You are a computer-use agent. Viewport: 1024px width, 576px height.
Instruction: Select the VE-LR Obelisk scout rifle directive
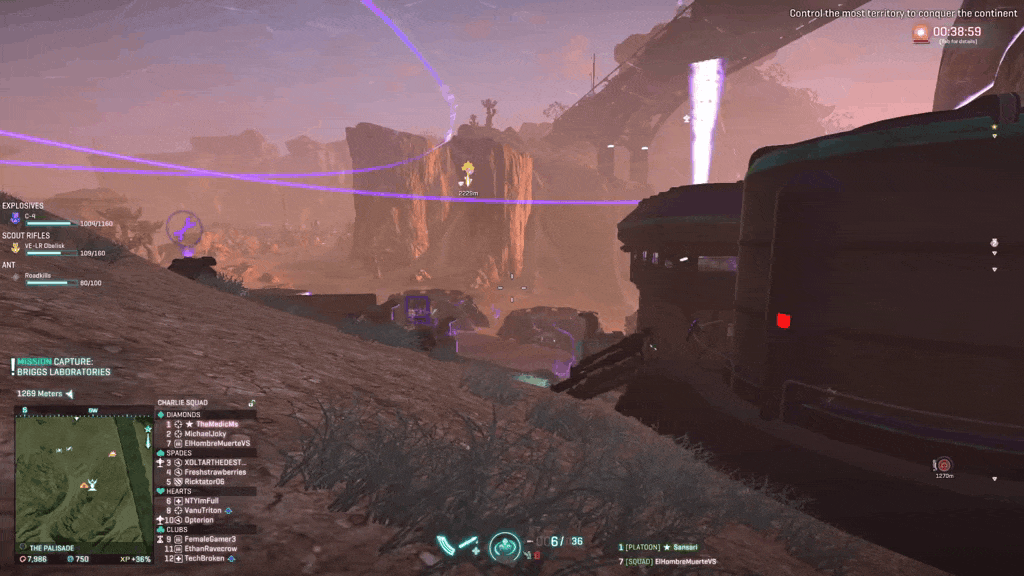[x=15, y=247]
